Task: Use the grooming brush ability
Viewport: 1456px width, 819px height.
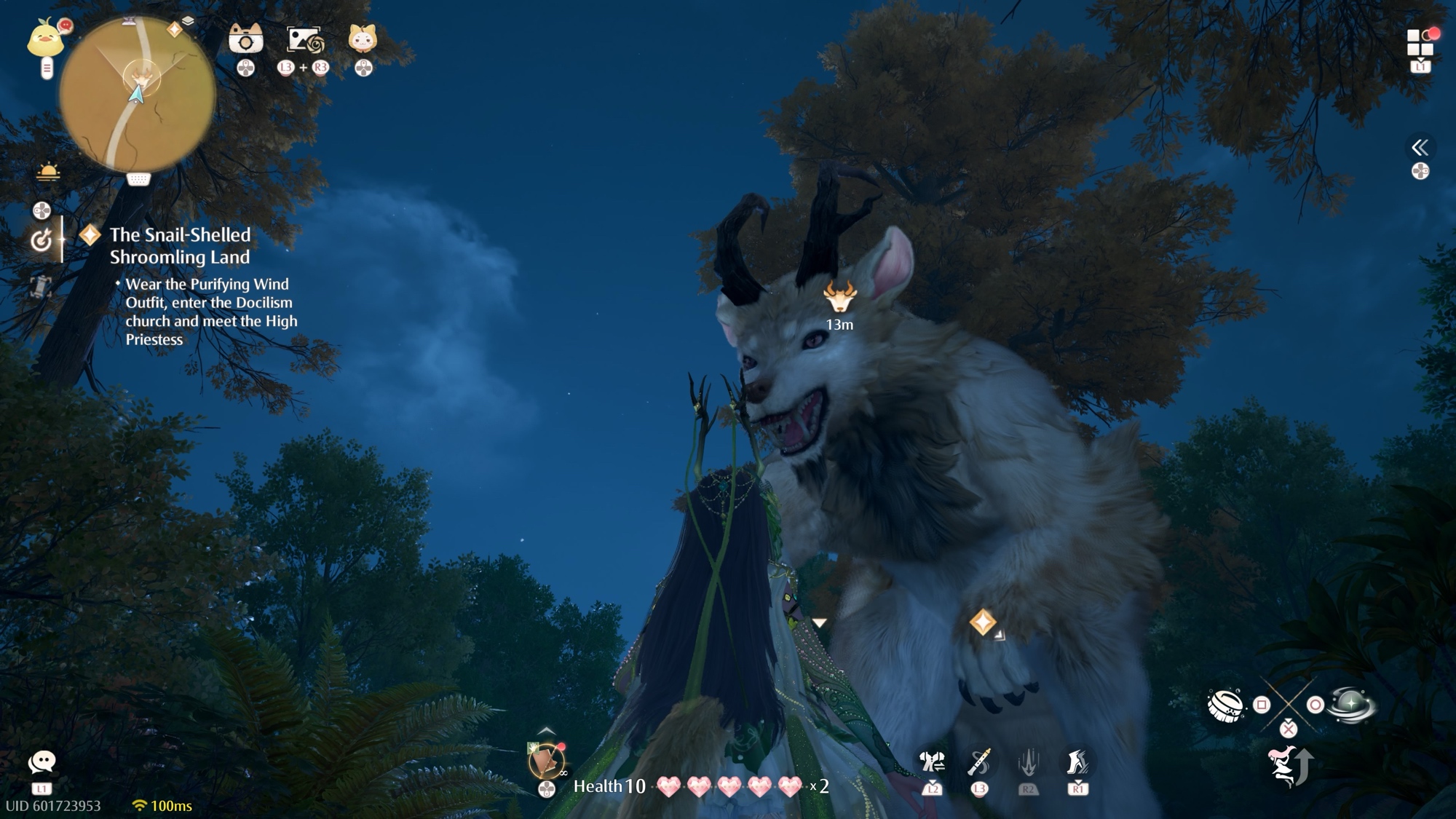Action: point(1224,704)
